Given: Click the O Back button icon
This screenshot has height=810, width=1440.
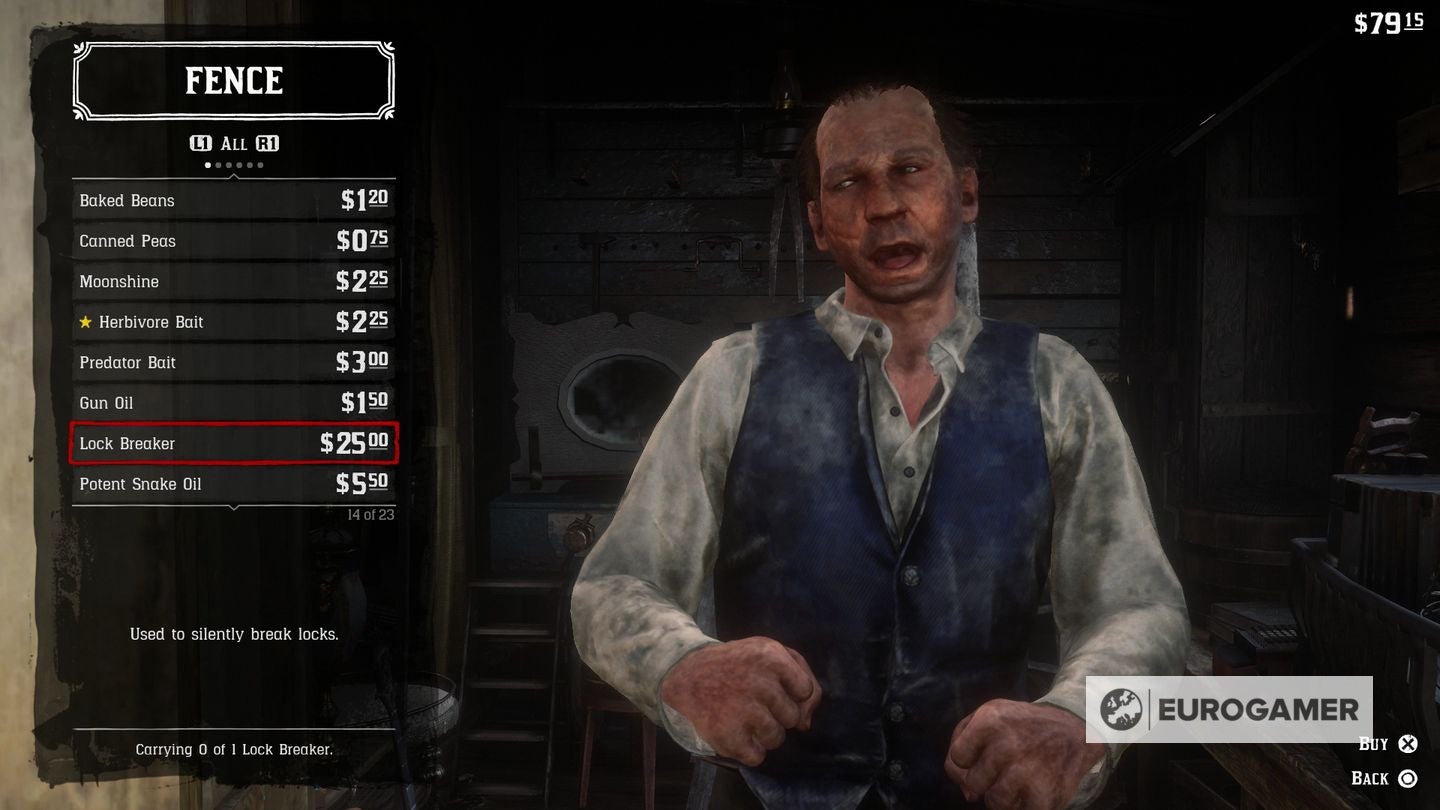Looking at the screenshot, I should 1406,778.
